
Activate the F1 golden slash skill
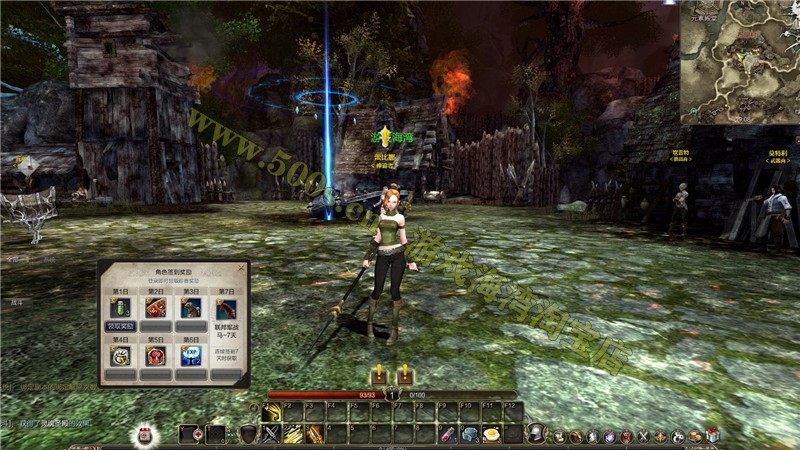271,414
